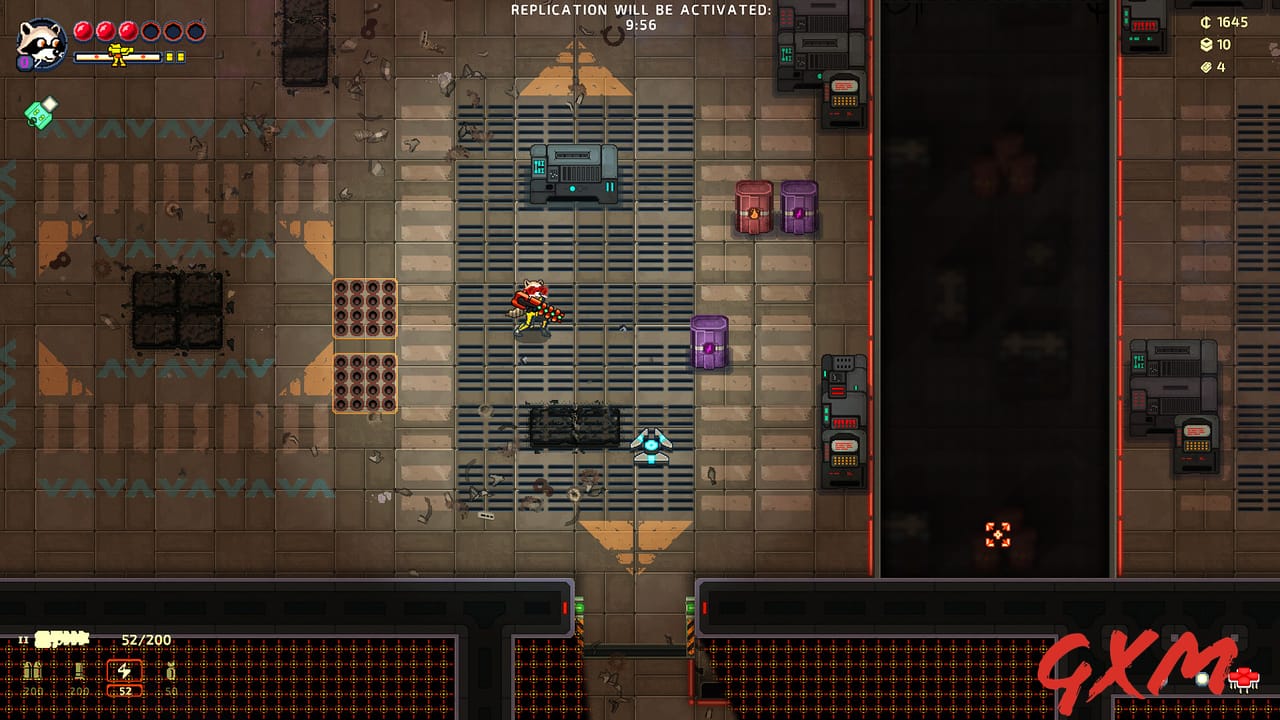This screenshot has height=720, width=1280.
Task: Choose the twin bullets ammo type
Action: [x=32, y=671]
